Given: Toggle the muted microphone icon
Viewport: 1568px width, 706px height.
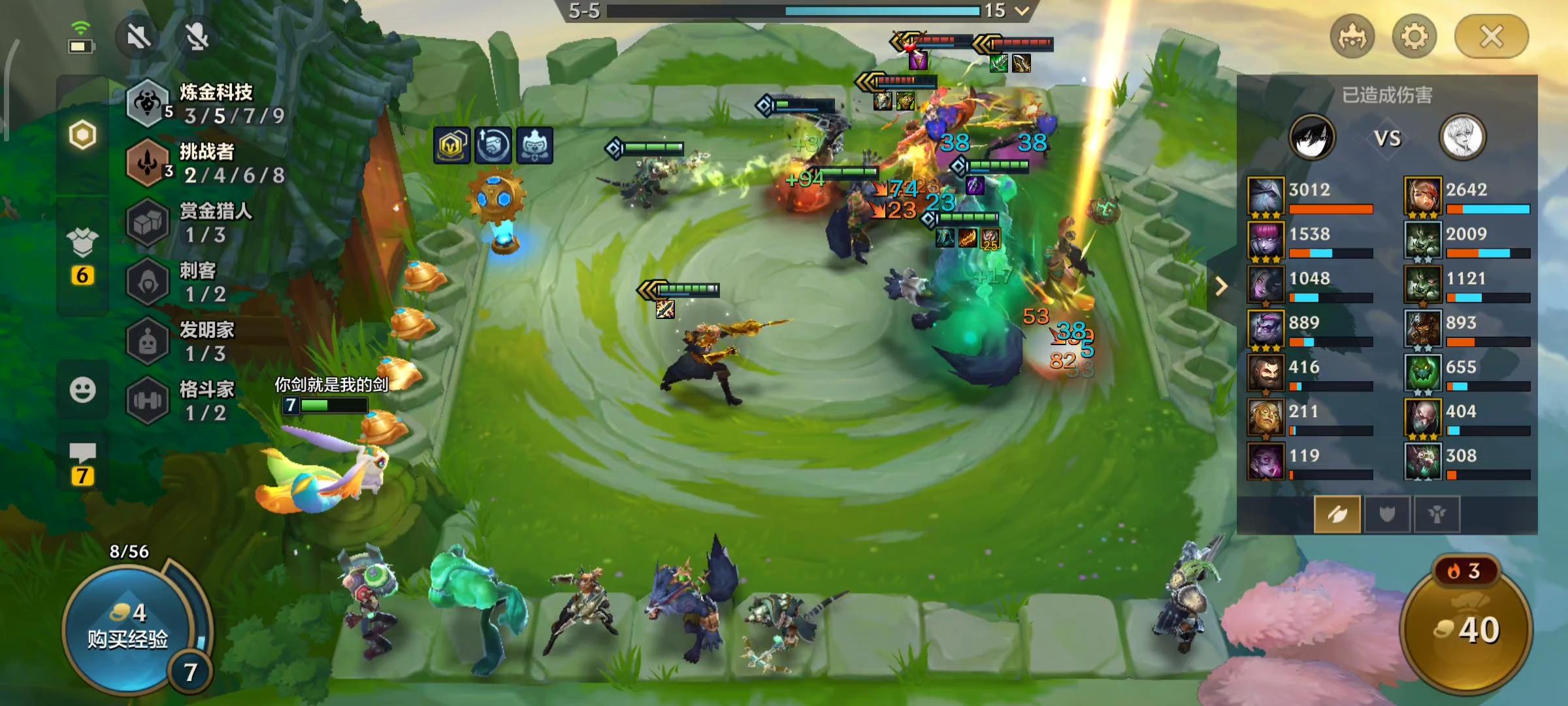Looking at the screenshot, I should click(197, 37).
